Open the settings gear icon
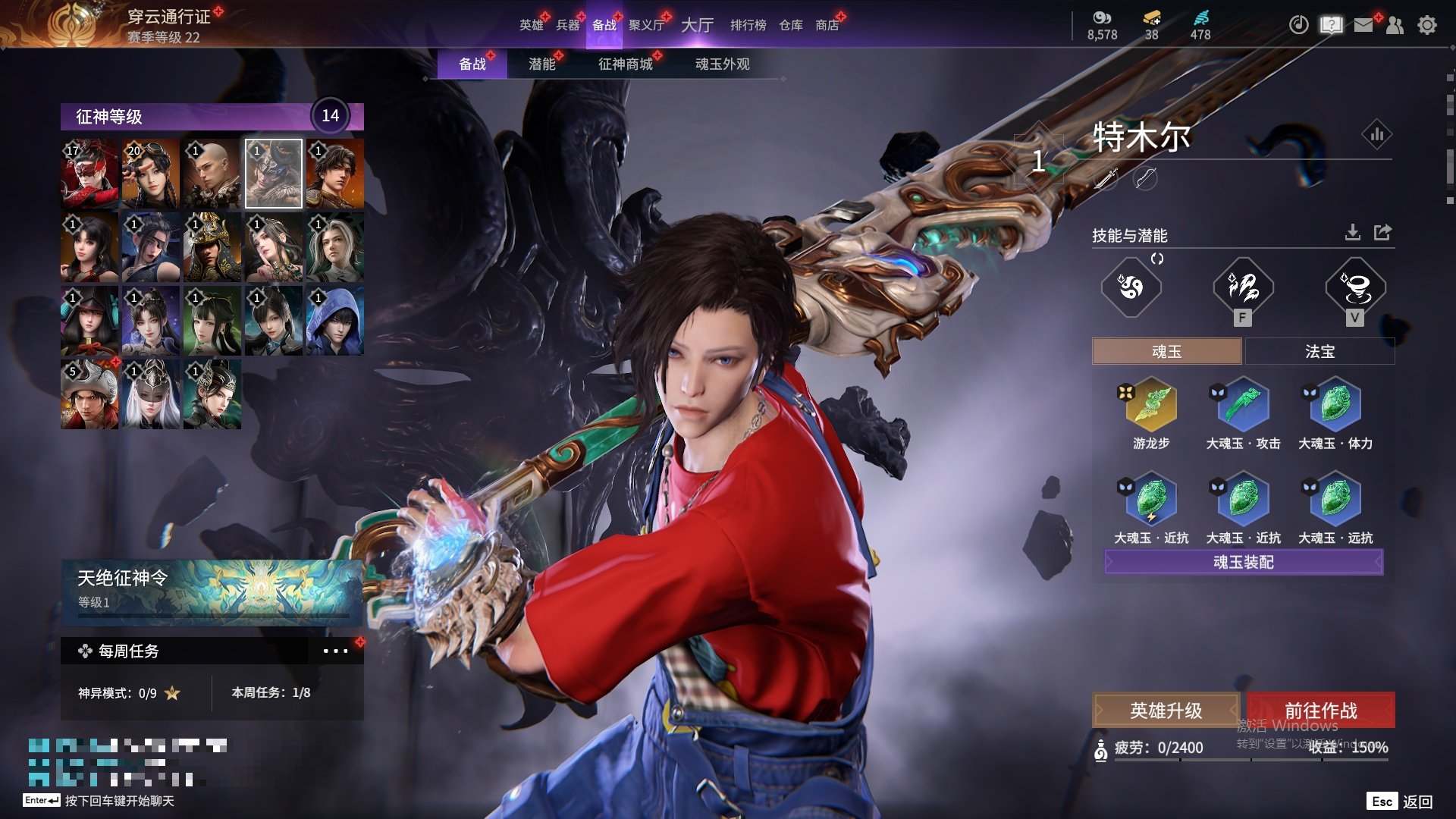1456x819 pixels. point(1427,25)
